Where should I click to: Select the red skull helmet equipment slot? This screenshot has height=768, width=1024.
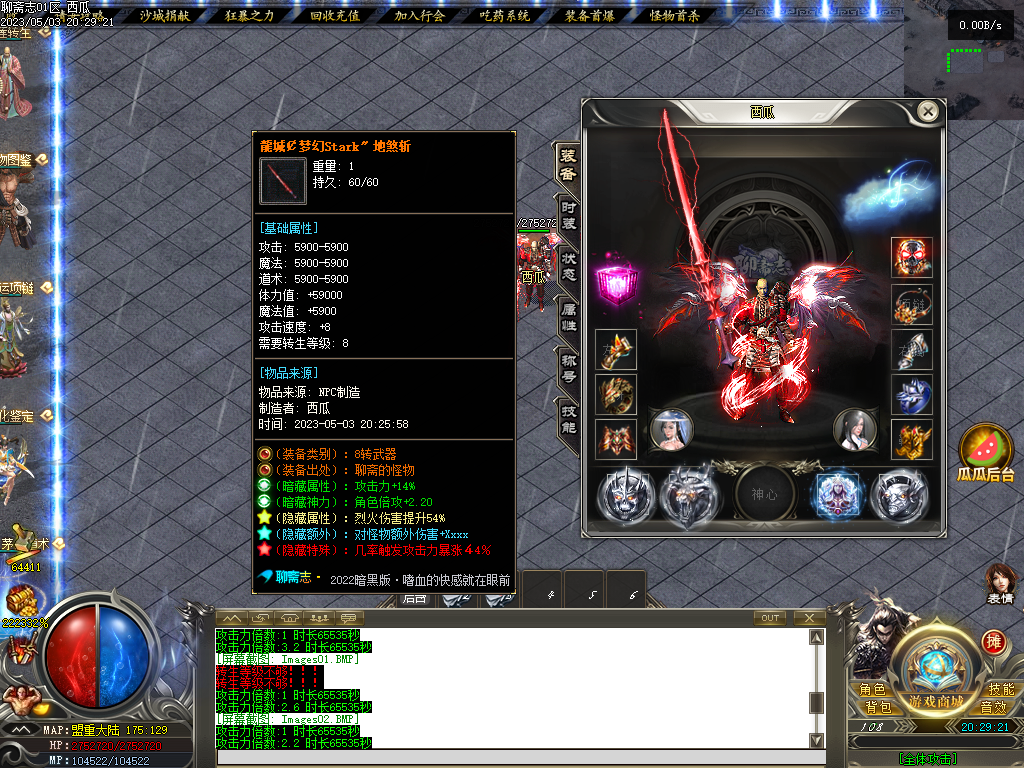tap(912, 257)
